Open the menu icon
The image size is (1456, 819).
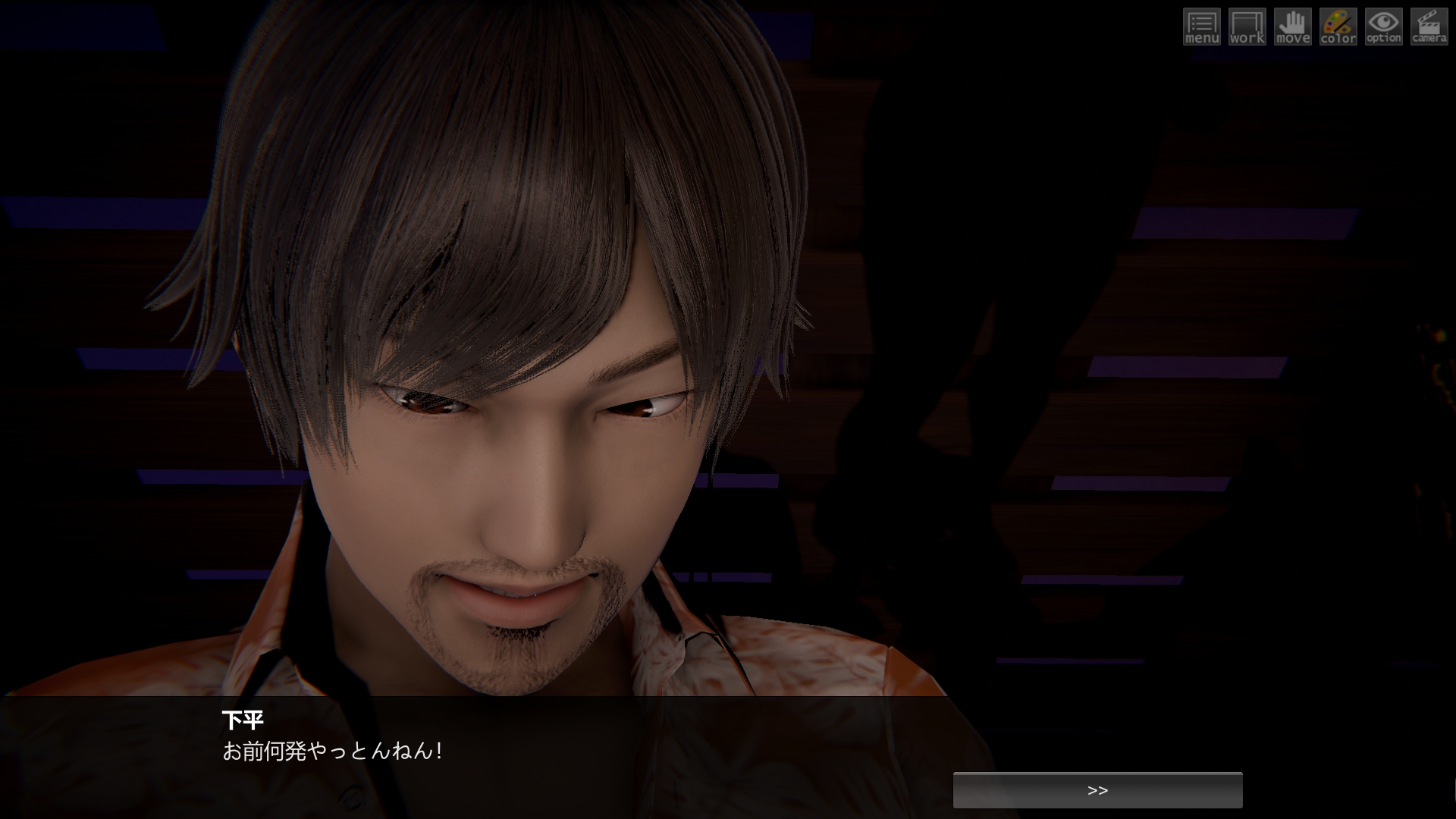tap(1202, 27)
